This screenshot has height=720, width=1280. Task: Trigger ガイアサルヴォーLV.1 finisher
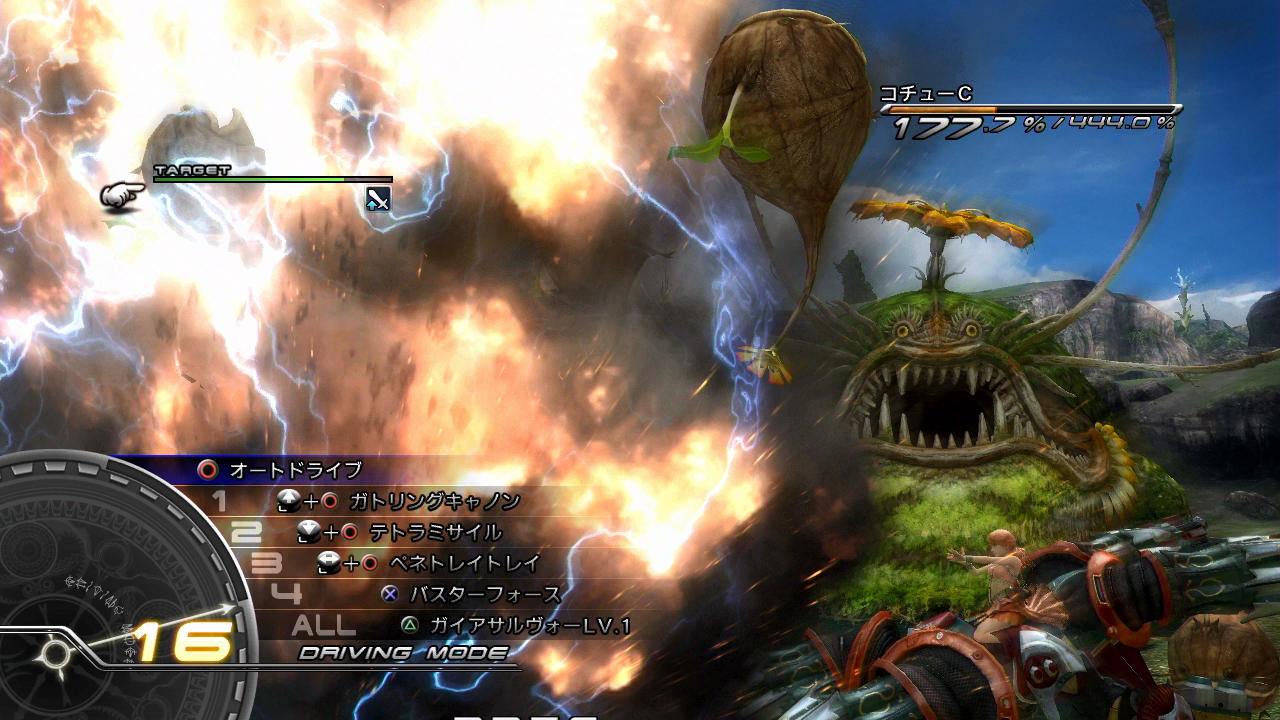pos(530,626)
